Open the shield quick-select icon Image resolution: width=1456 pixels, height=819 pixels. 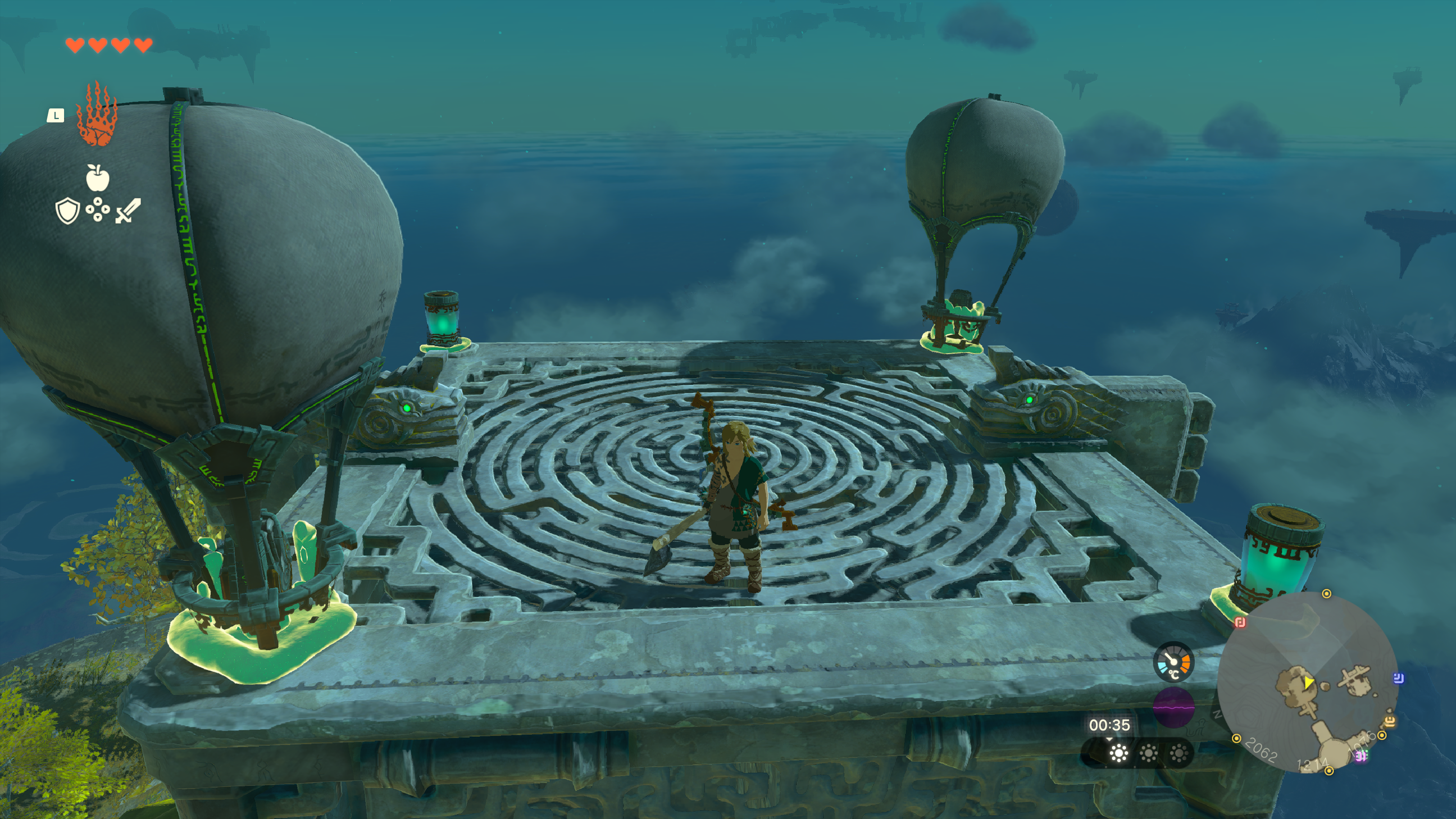(67, 211)
